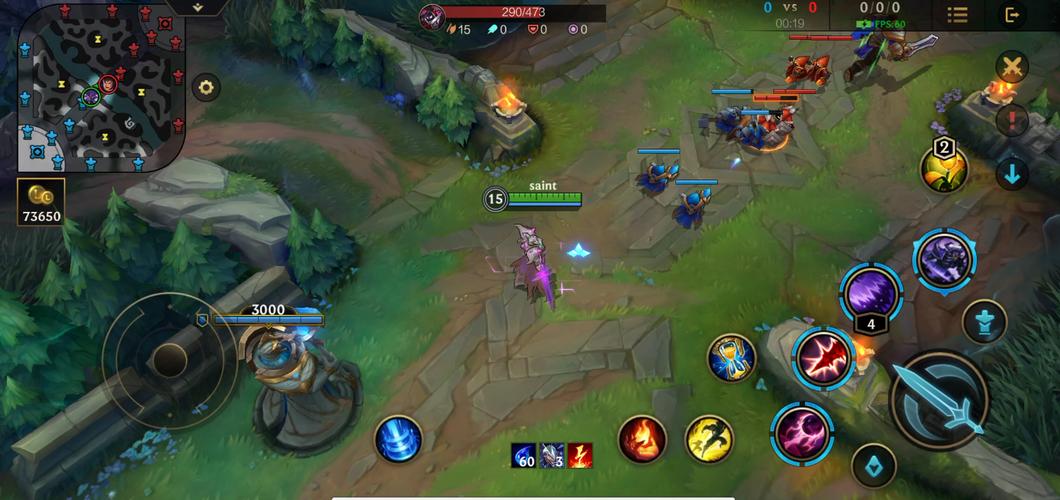
Task: Trigger the purple ability with 4 charges
Action: [870, 293]
